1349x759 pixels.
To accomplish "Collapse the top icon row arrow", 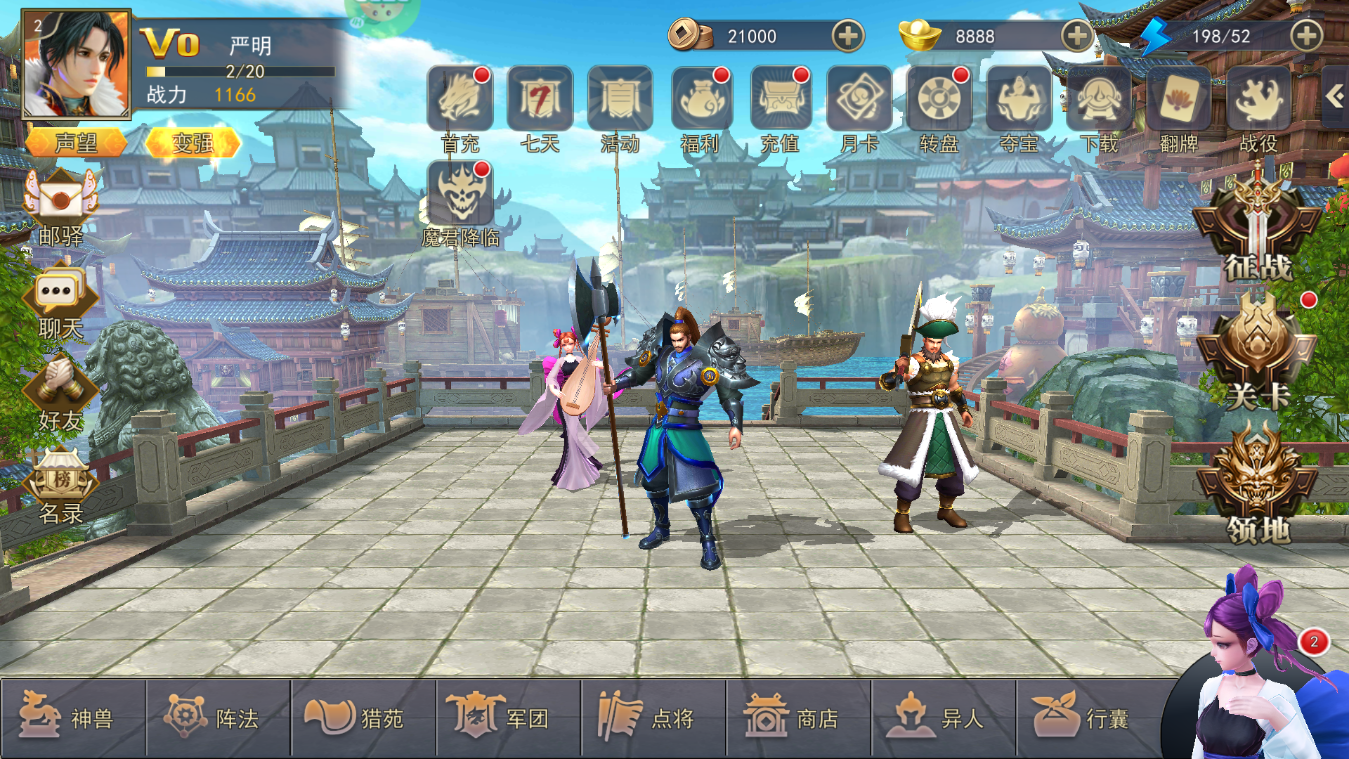I will tap(1335, 95).
